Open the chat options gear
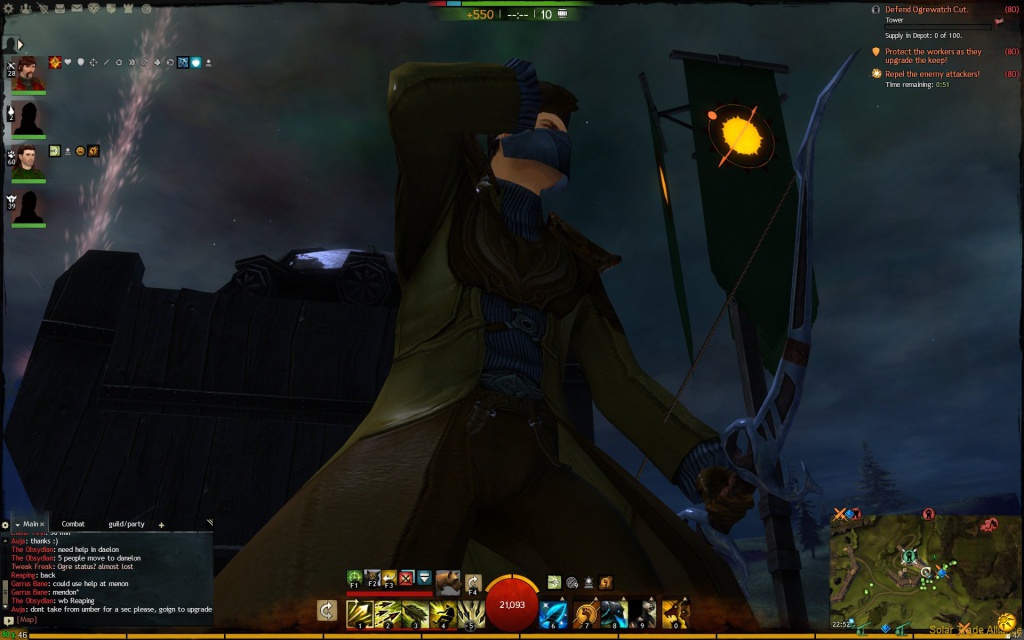 point(6,524)
